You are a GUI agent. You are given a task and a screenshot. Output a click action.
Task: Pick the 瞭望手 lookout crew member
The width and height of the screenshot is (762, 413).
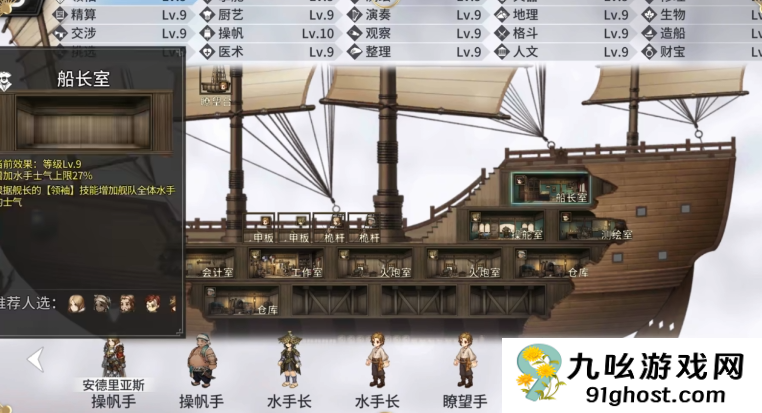click(x=464, y=362)
